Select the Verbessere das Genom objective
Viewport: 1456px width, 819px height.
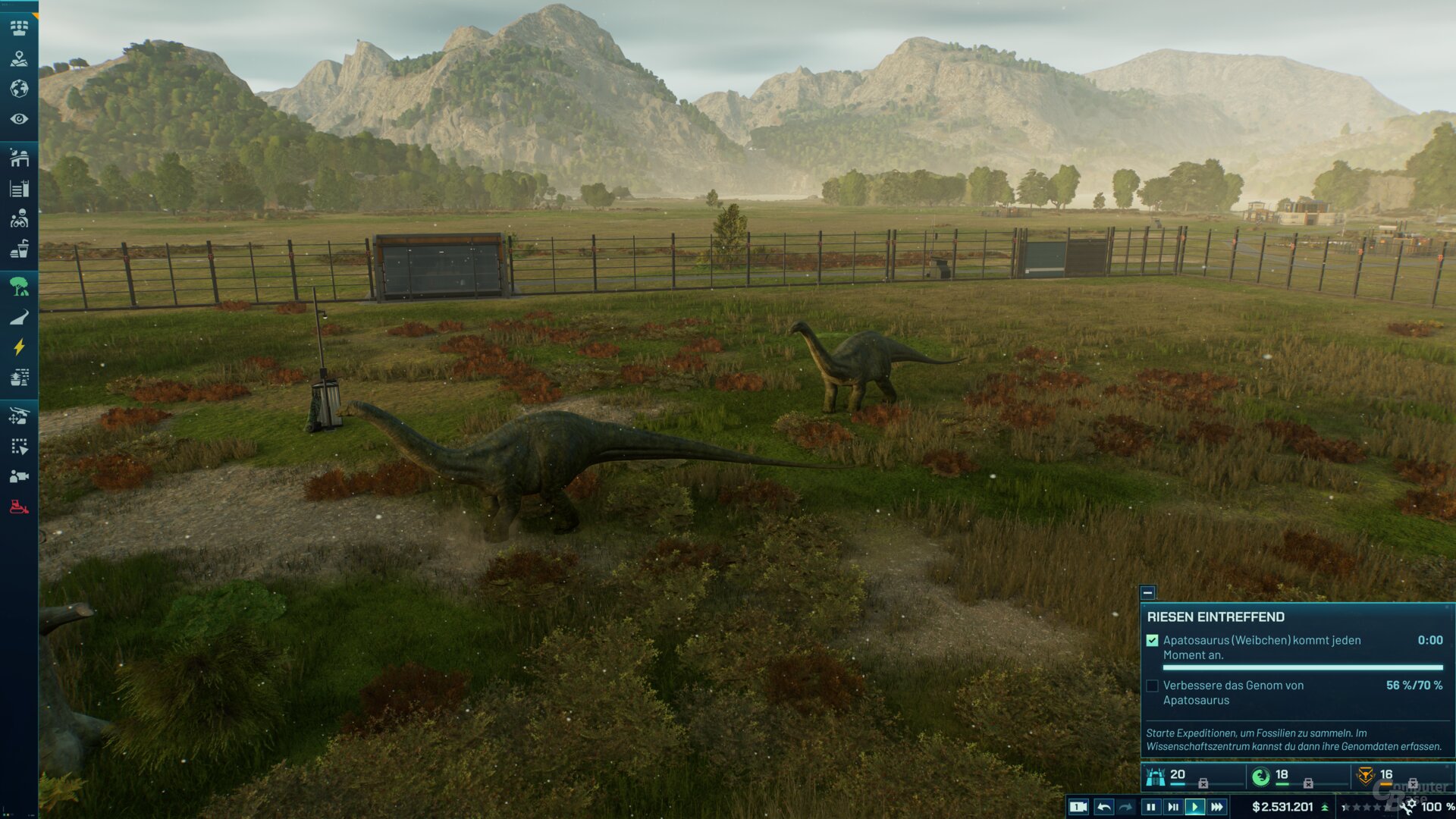coord(1153,686)
